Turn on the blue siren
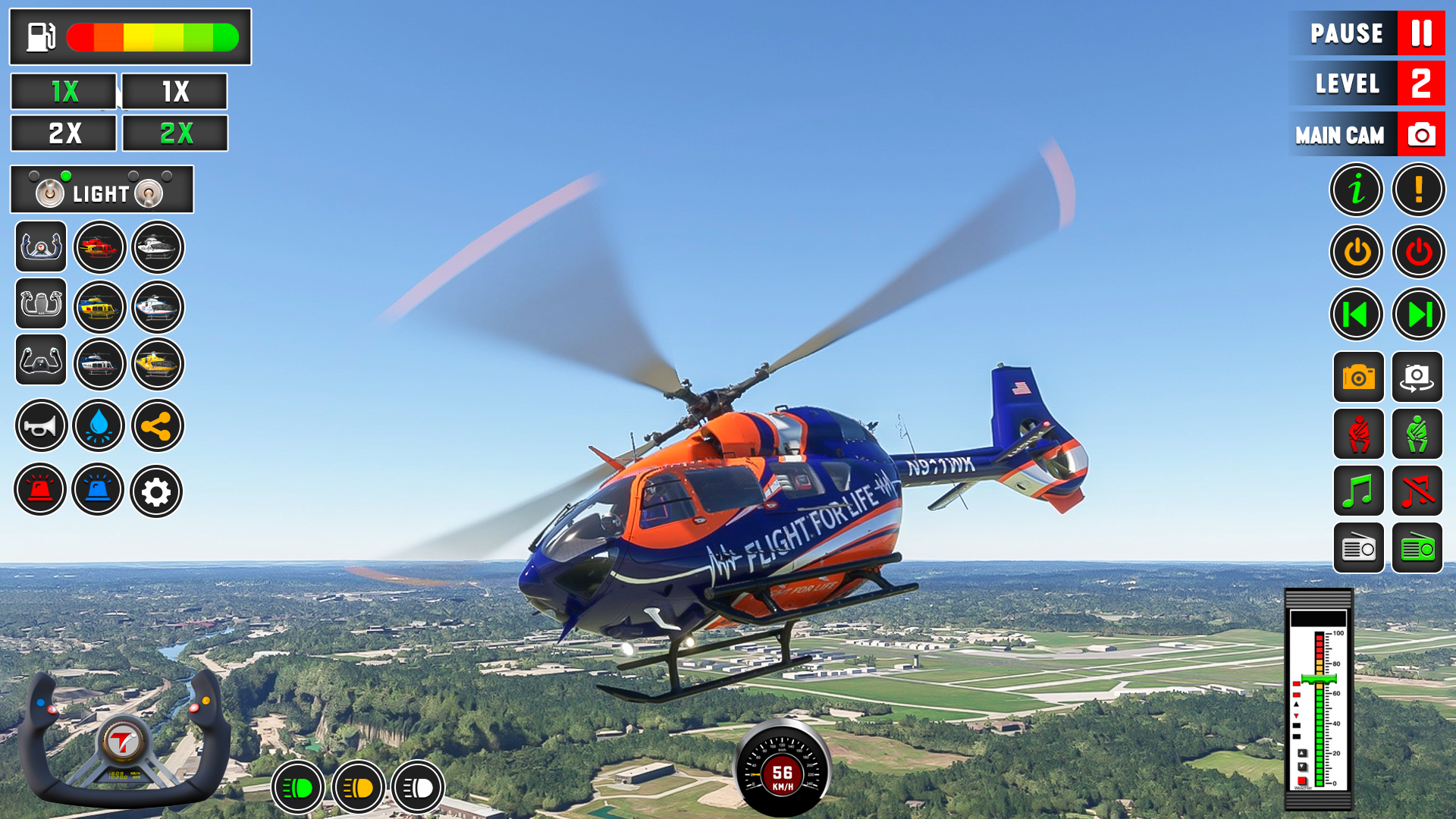The image size is (1456, 819). (99, 491)
